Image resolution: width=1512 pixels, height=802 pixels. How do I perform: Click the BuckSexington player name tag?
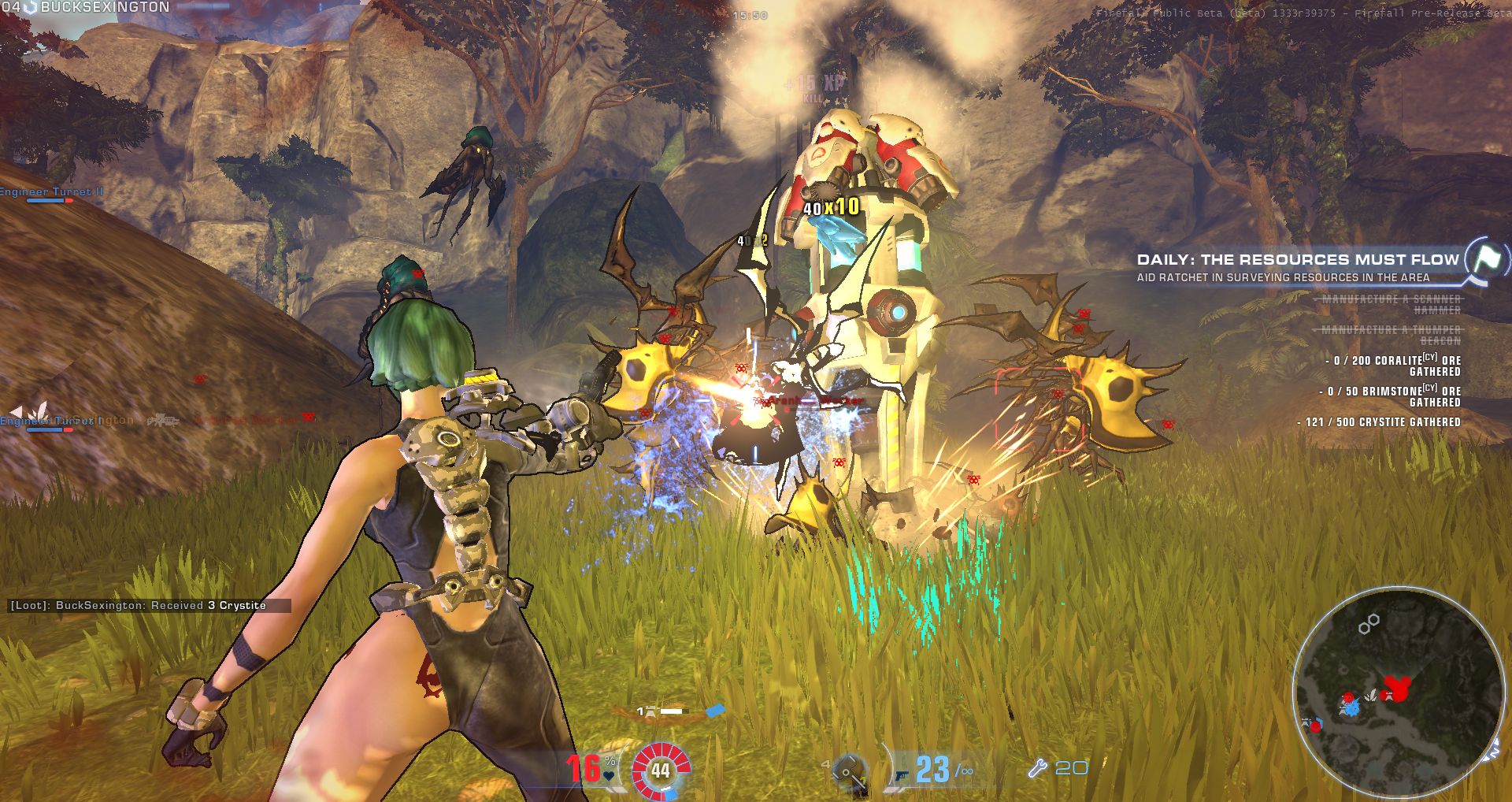click(104, 7)
